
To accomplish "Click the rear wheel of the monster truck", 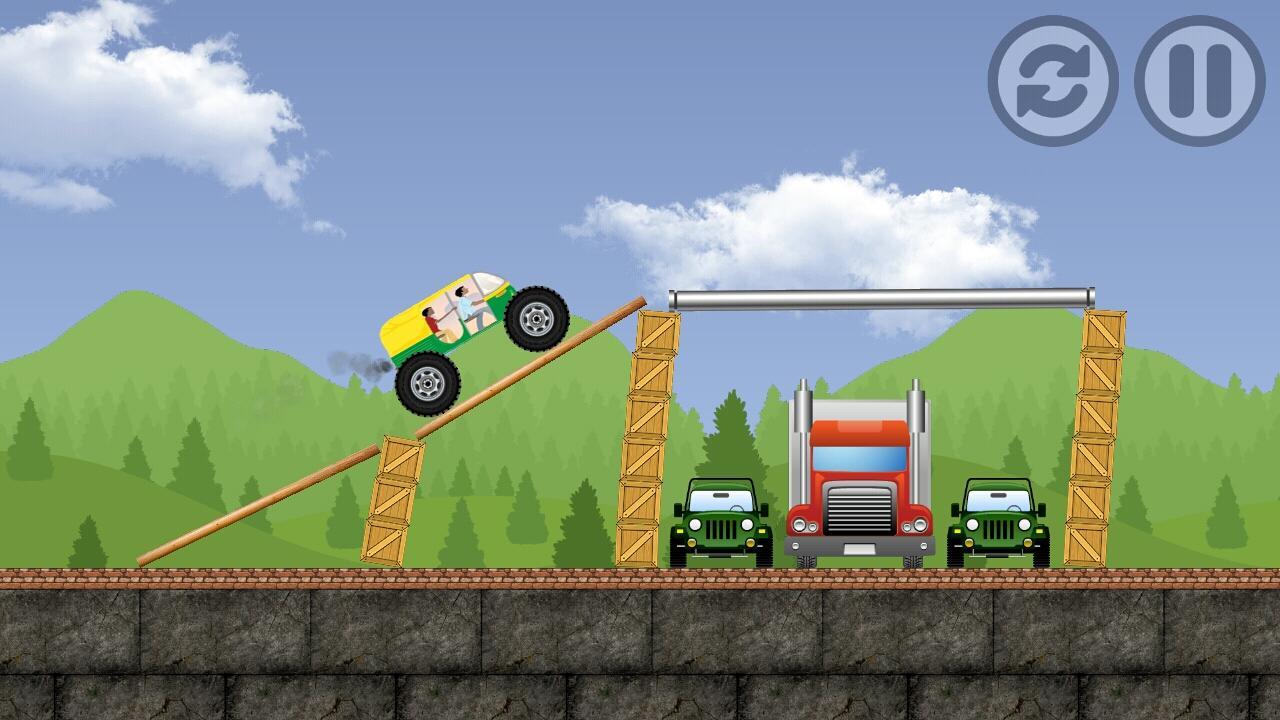I will [x=425, y=380].
